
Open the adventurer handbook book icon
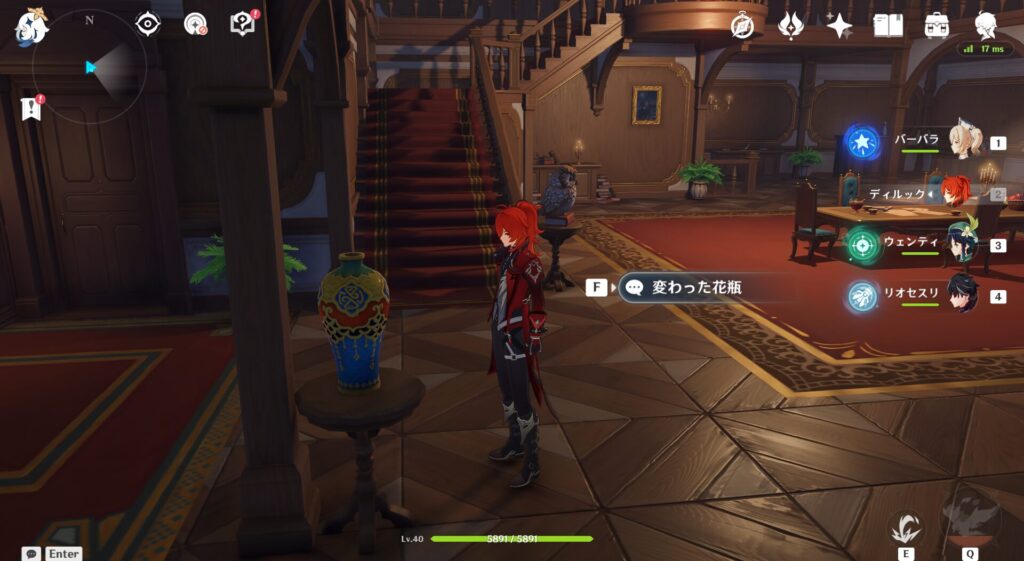[888, 25]
